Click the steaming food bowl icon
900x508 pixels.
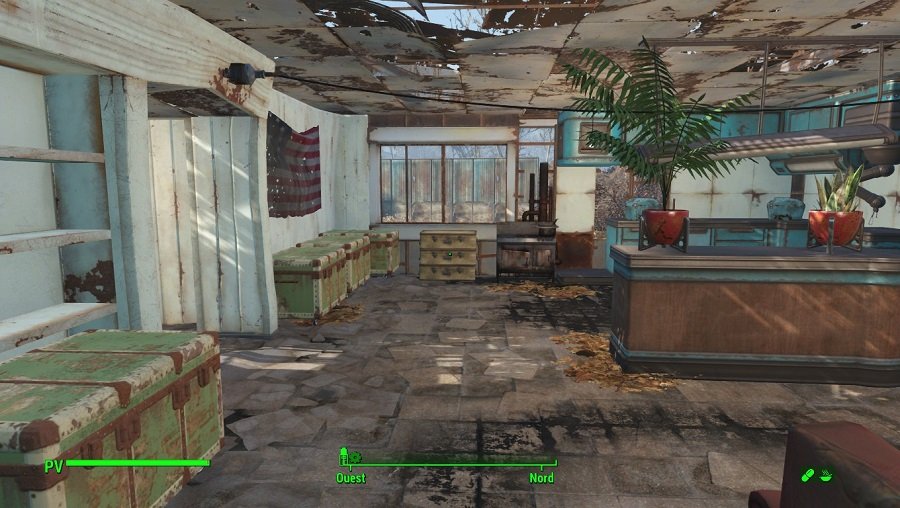[x=826, y=475]
